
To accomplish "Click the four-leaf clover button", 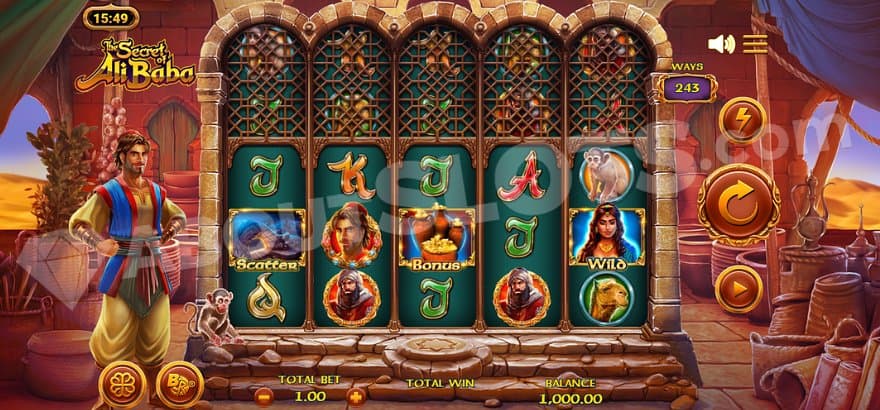I will click(122, 385).
